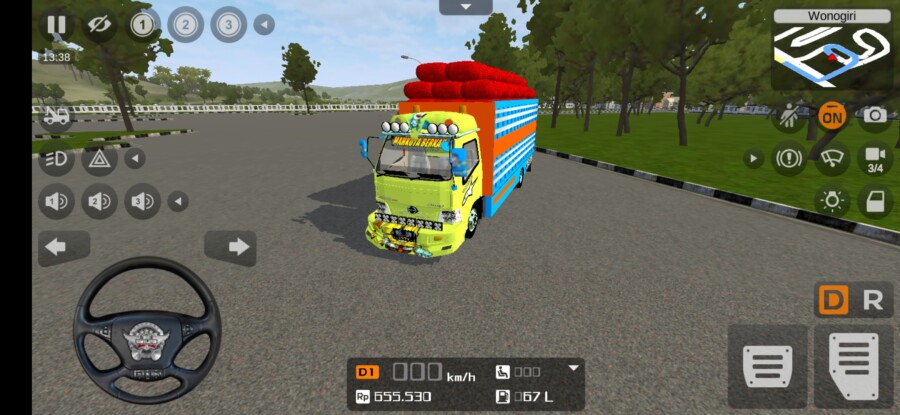Activate the windshield wipers
The height and width of the screenshot is (415, 900).
(x=831, y=158)
